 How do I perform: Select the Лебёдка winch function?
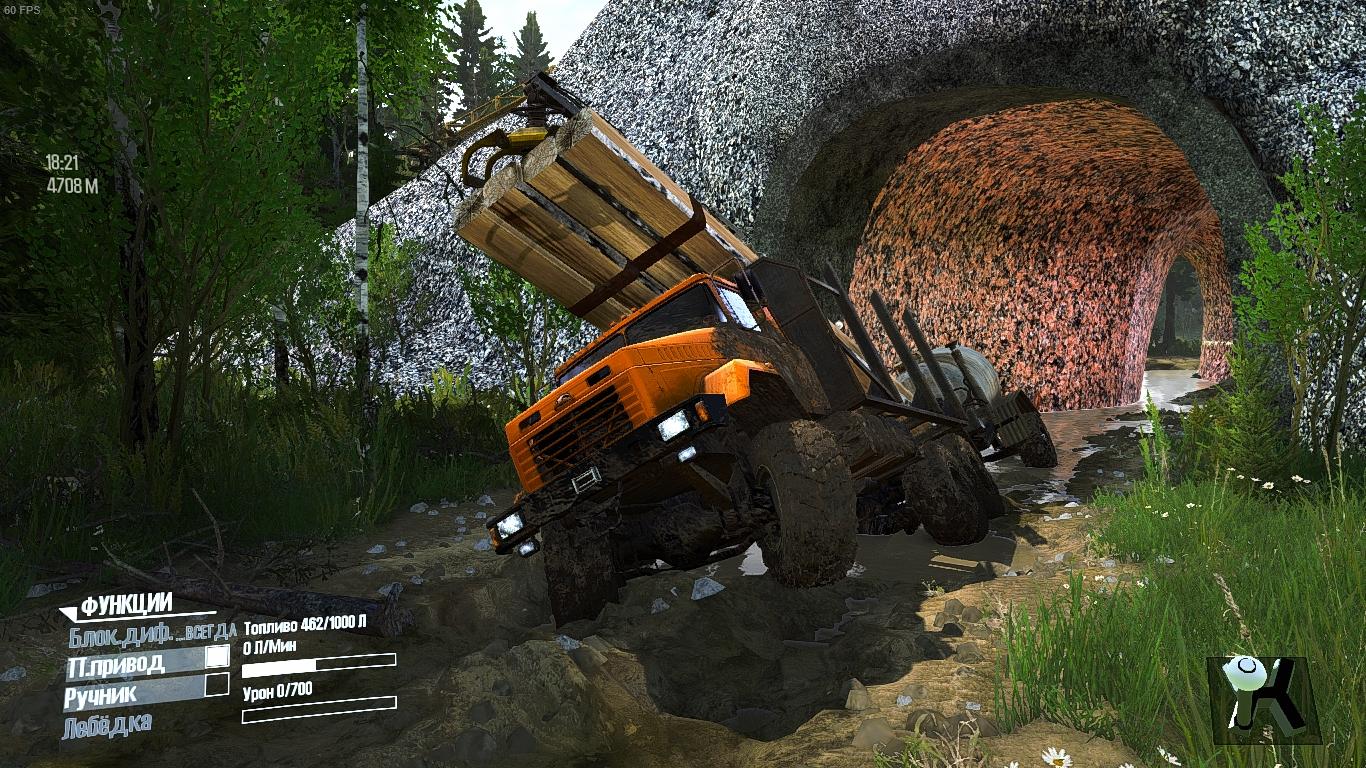pyautogui.click(x=107, y=724)
